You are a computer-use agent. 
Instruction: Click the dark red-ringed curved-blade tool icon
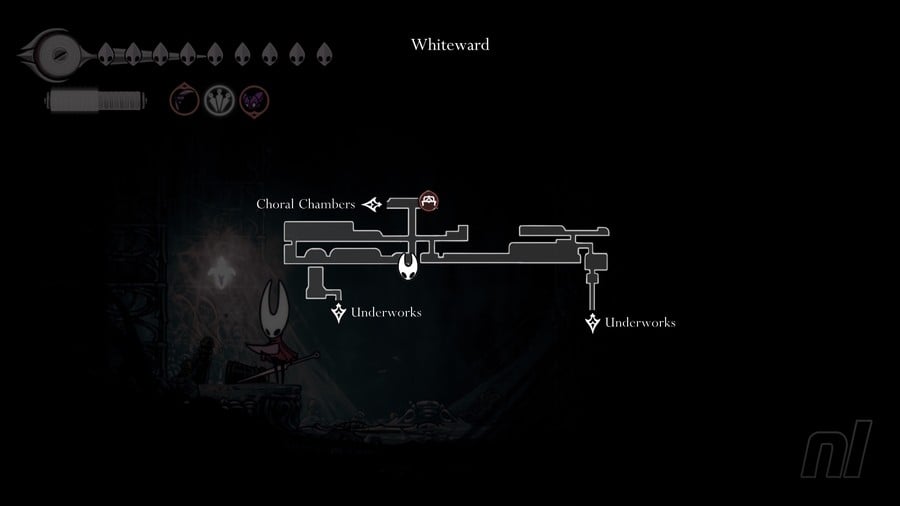pyautogui.click(x=184, y=100)
